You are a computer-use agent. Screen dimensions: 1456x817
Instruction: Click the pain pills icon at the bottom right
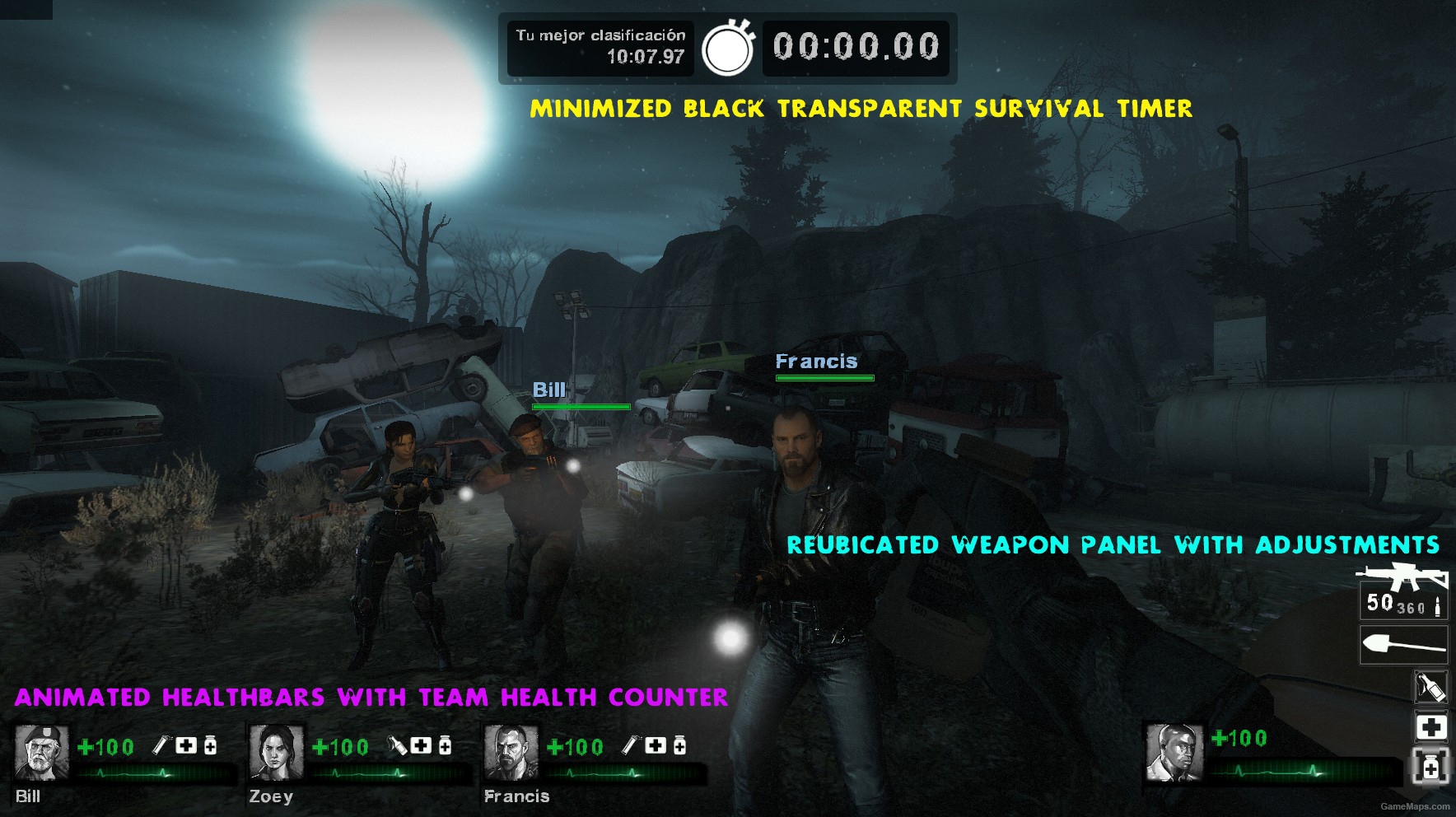1431,768
